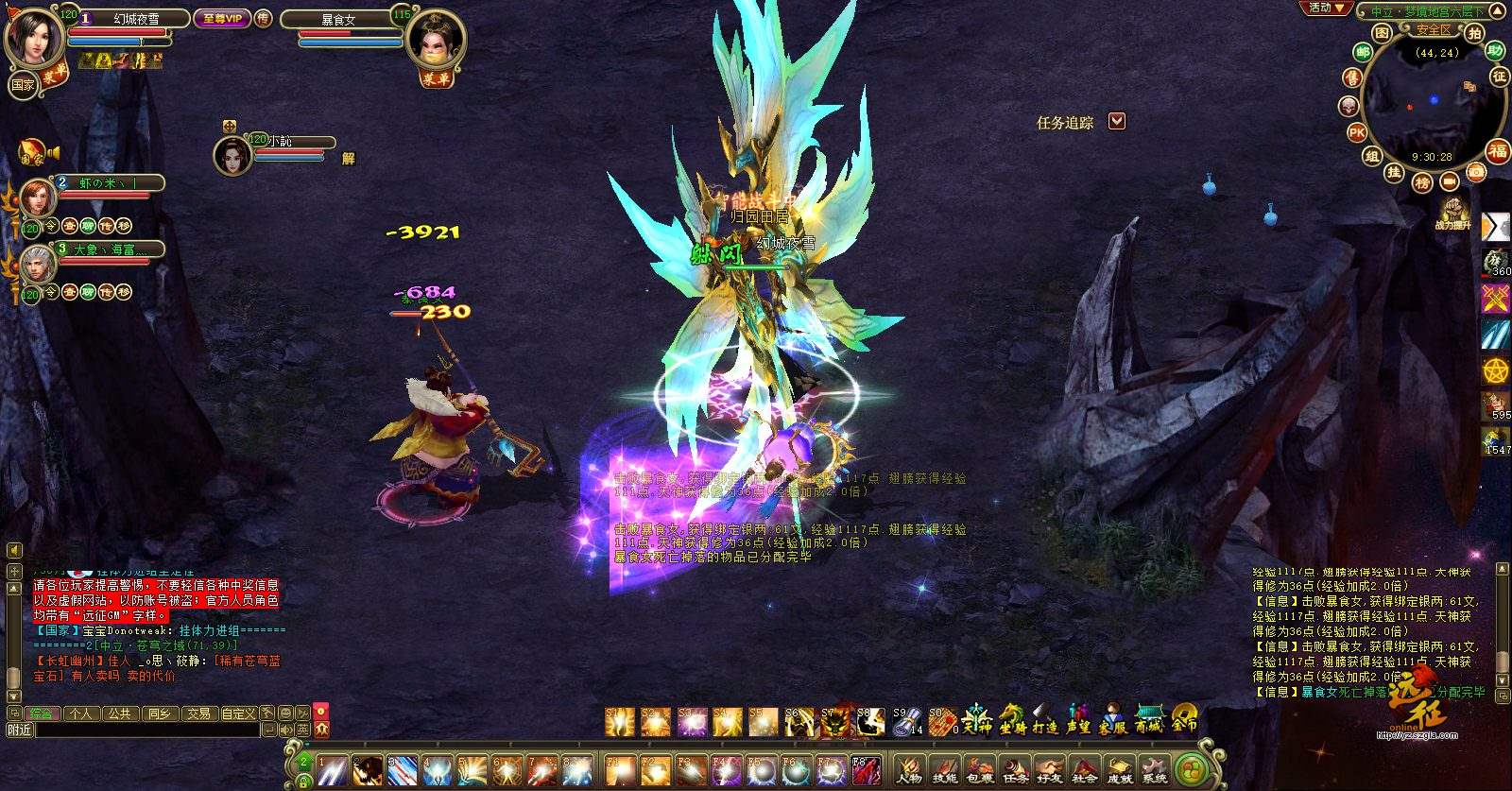Image resolution: width=1512 pixels, height=791 pixels.
Task: Open the 邮 mail button
Action: (x=1362, y=53)
